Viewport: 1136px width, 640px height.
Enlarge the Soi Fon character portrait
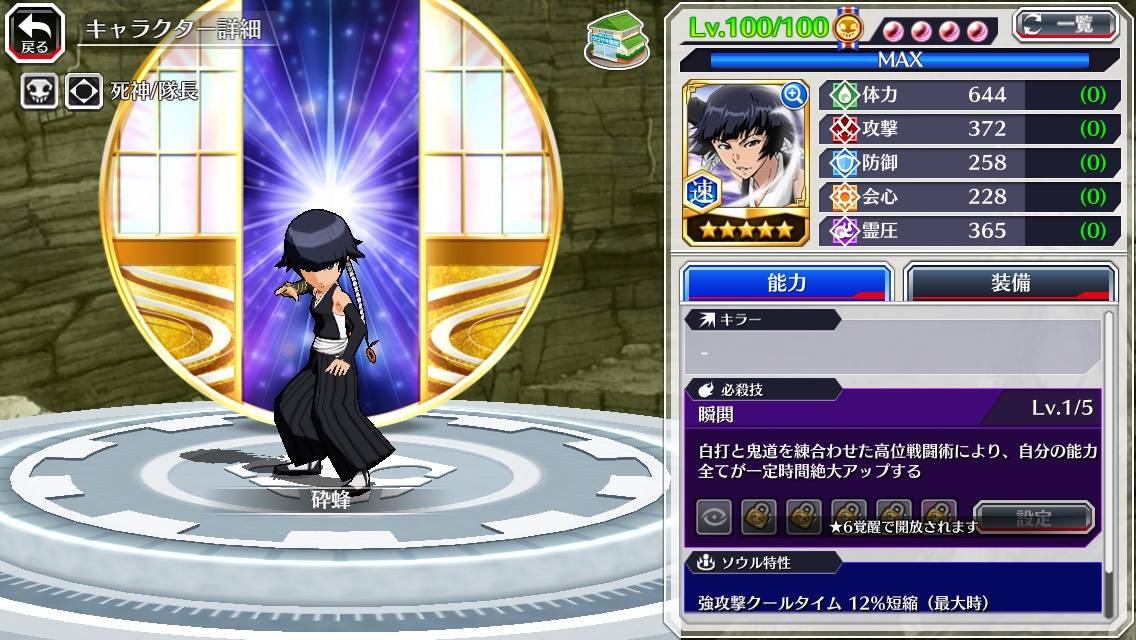[794, 95]
